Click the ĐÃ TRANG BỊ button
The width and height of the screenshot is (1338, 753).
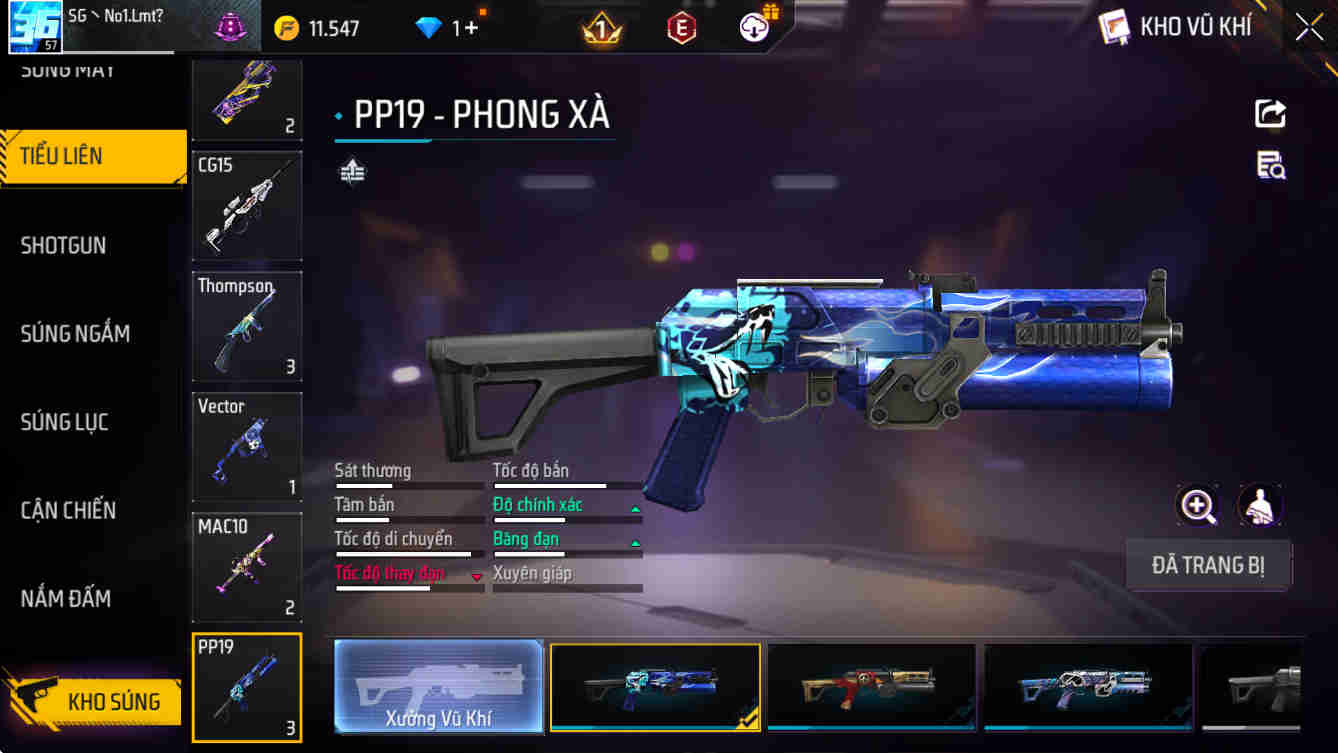[x=1209, y=565]
